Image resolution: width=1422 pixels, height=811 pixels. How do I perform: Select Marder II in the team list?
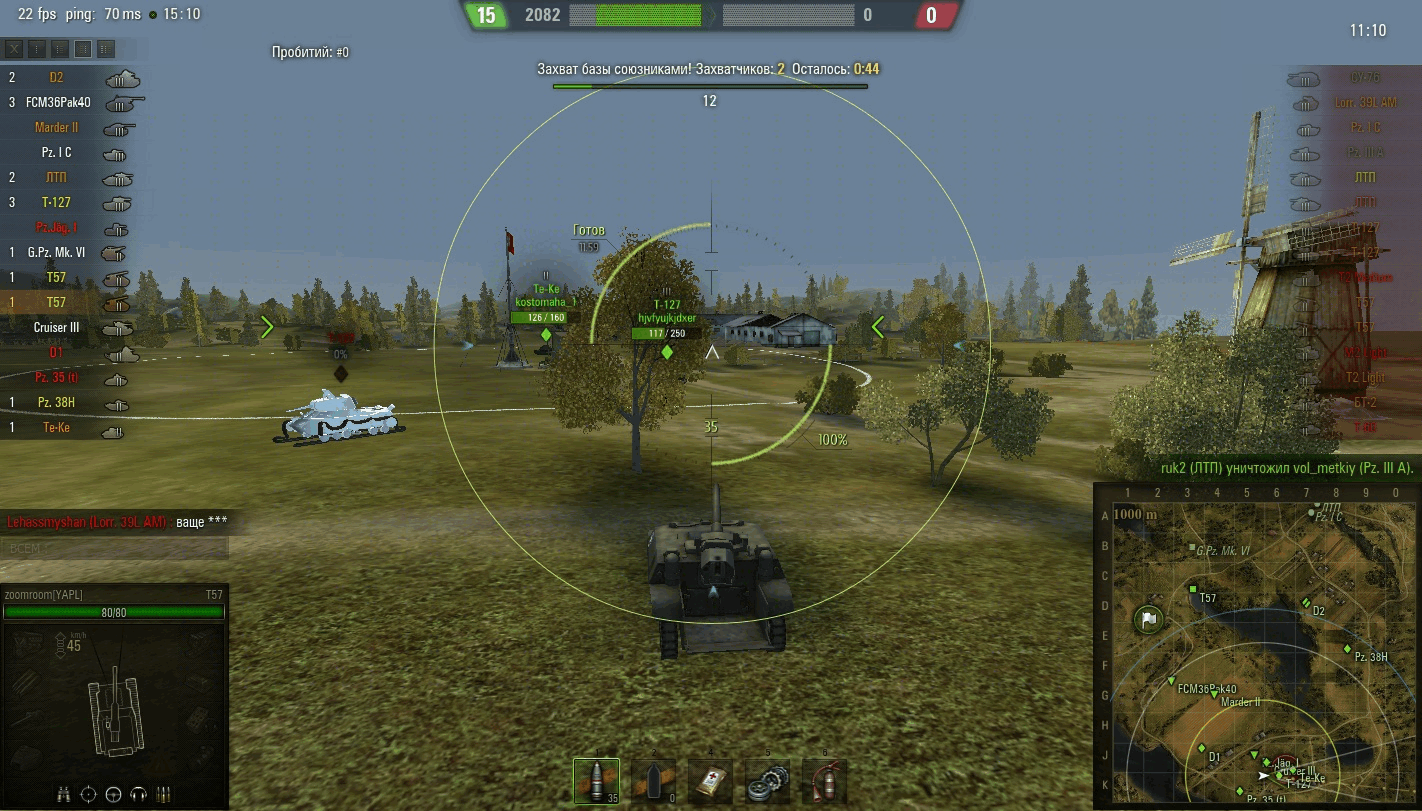pyautogui.click(x=57, y=127)
